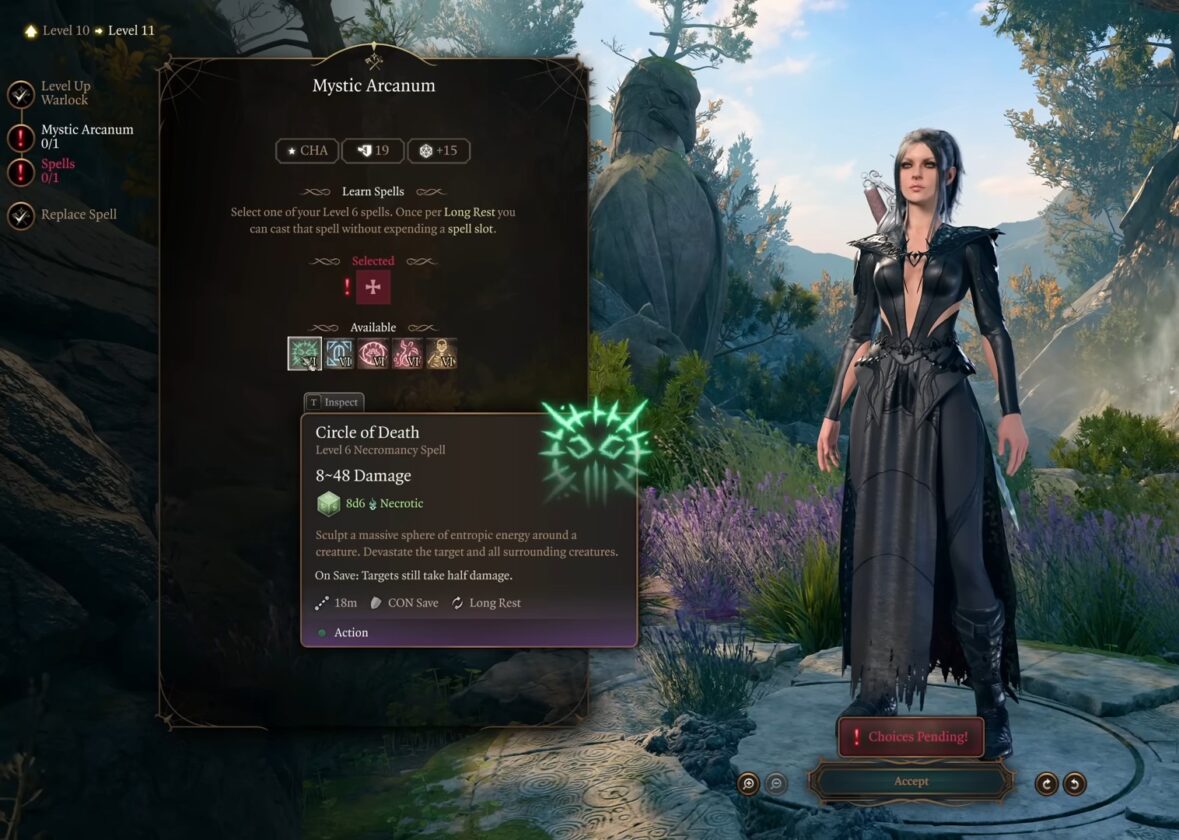Select the pink figure spell icon
Screen dimensions: 1179x840
click(407, 353)
